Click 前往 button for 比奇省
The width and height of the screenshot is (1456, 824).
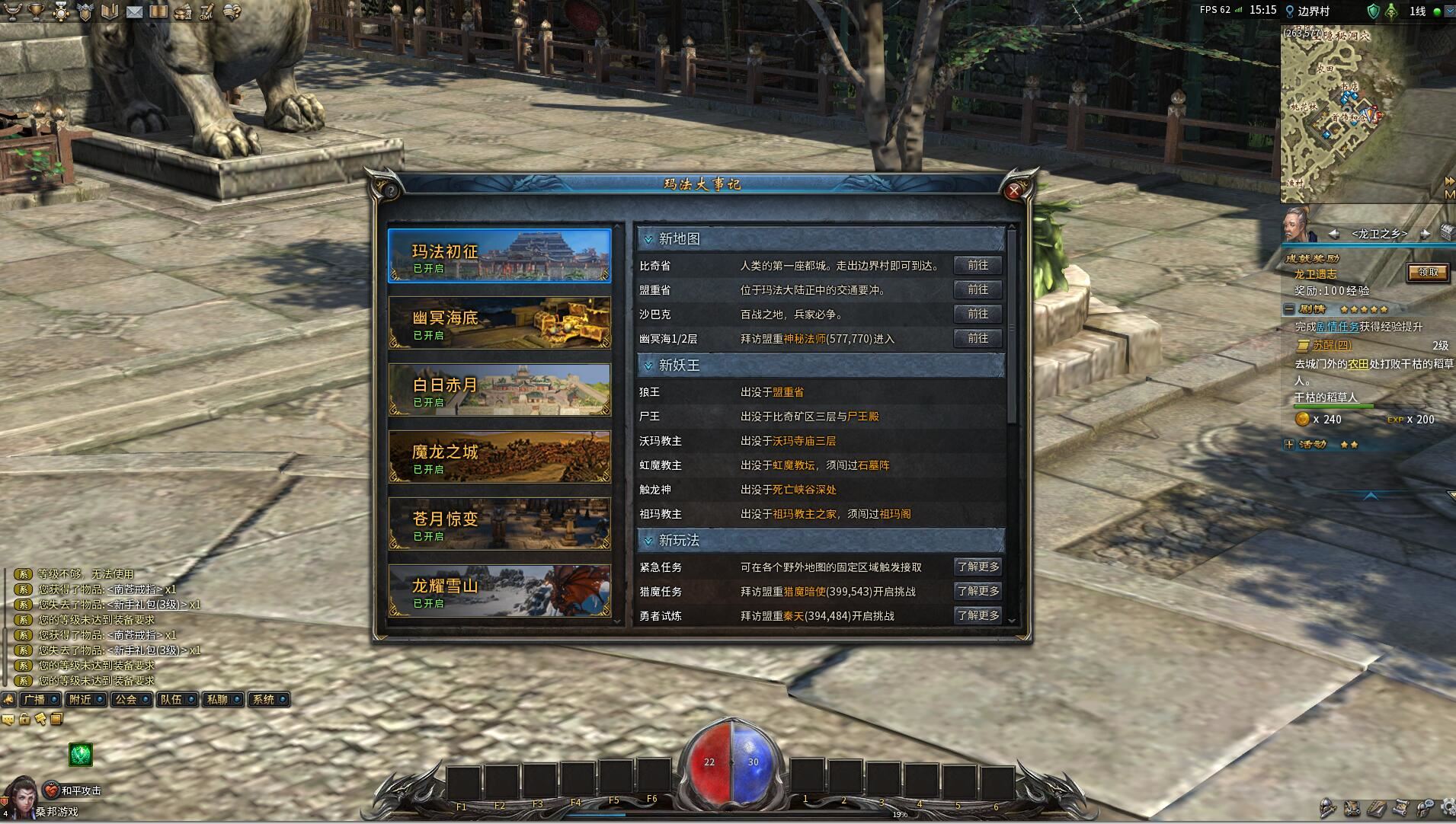pos(978,265)
